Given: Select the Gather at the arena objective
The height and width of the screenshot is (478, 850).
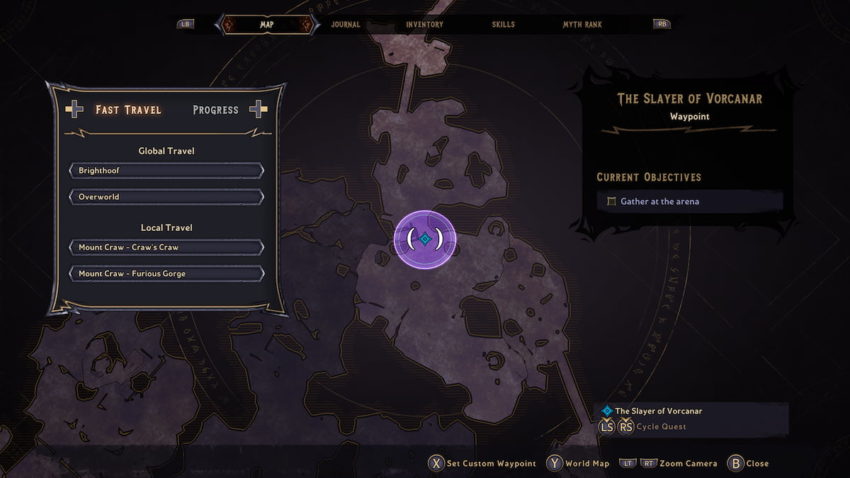Looking at the screenshot, I should [x=690, y=202].
